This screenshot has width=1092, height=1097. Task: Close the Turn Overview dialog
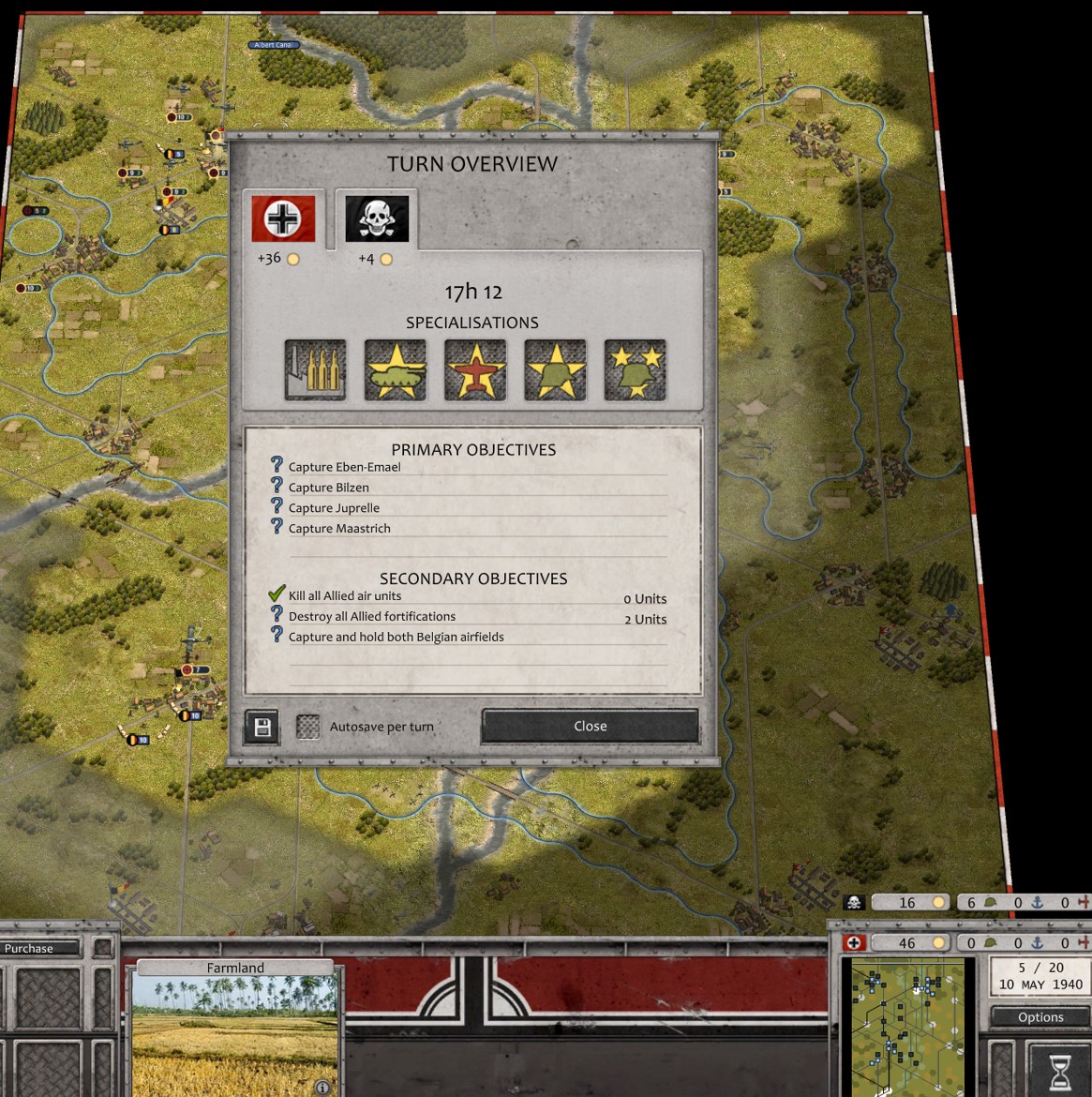[x=590, y=727]
